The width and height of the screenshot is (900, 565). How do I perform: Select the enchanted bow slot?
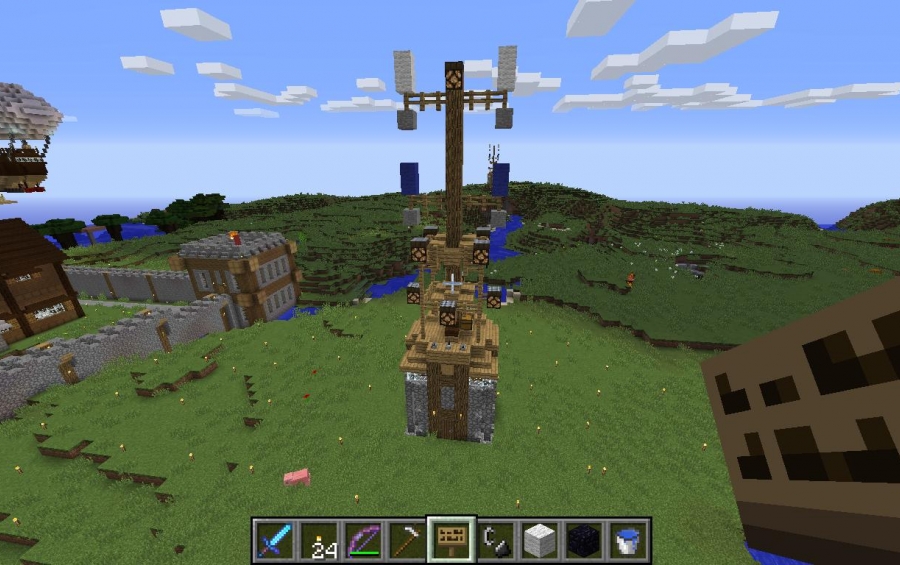coord(362,540)
